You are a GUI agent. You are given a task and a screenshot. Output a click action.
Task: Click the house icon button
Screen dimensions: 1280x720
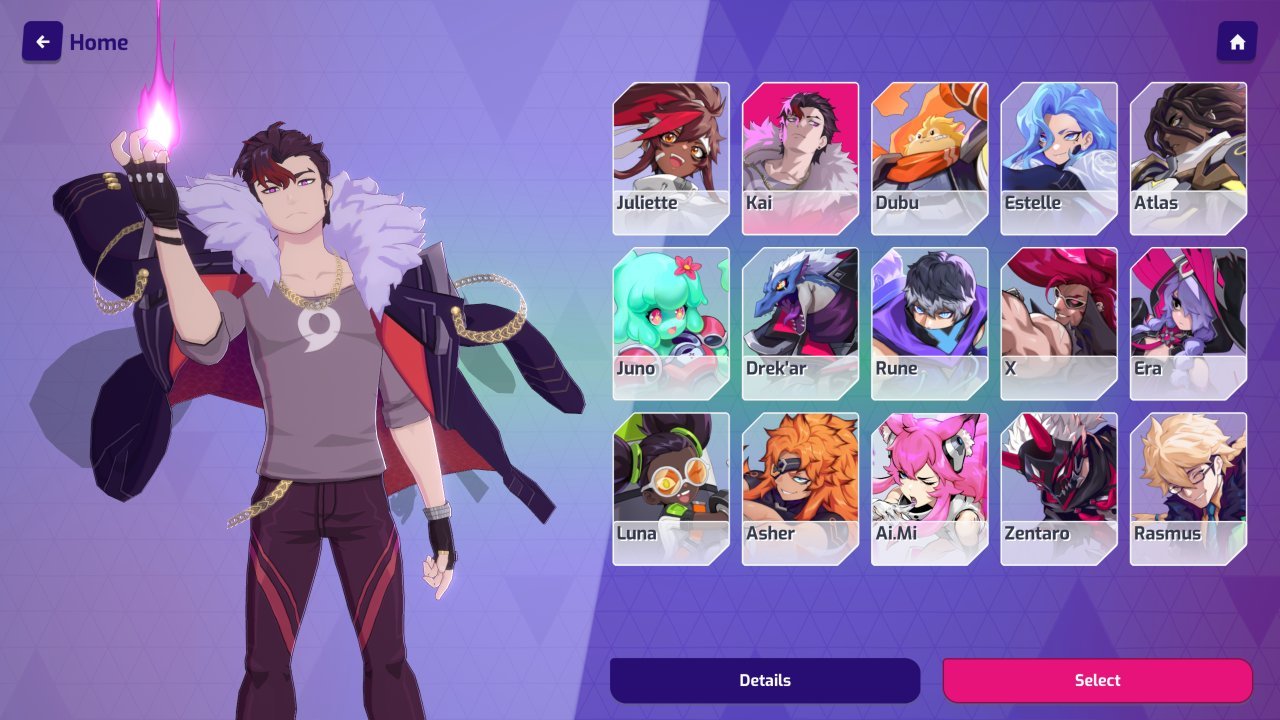pos(1237,42)
